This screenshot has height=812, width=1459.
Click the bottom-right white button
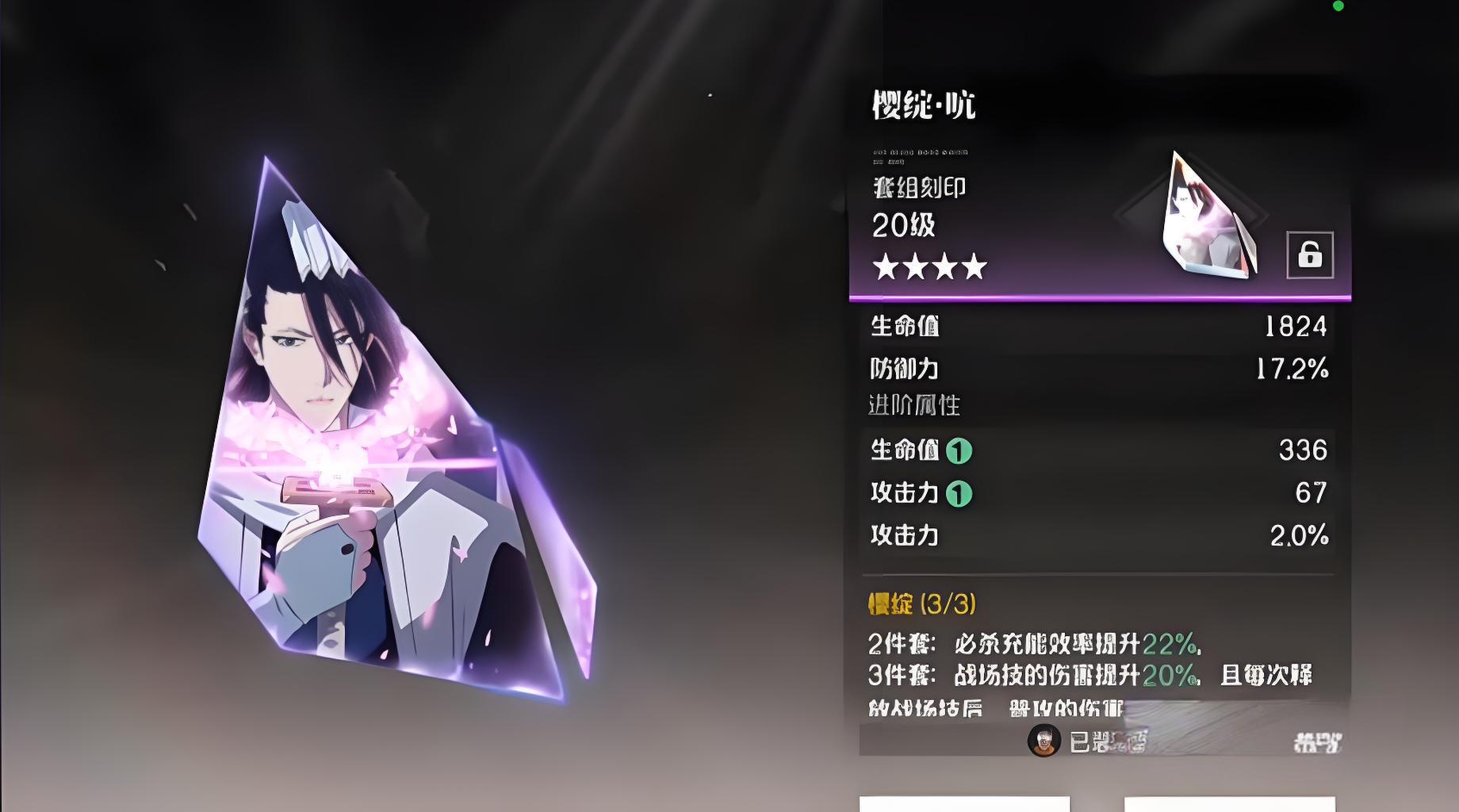point(1229,804)
